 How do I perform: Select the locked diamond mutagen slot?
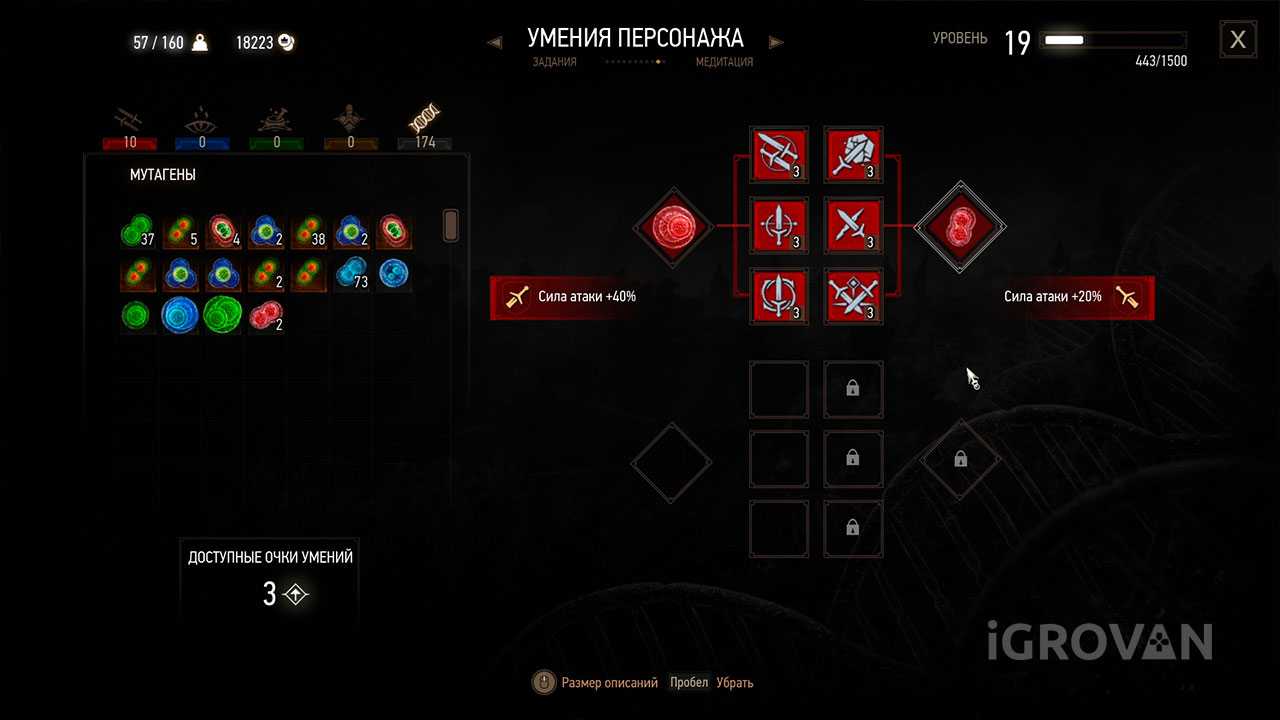pos(960,460)
